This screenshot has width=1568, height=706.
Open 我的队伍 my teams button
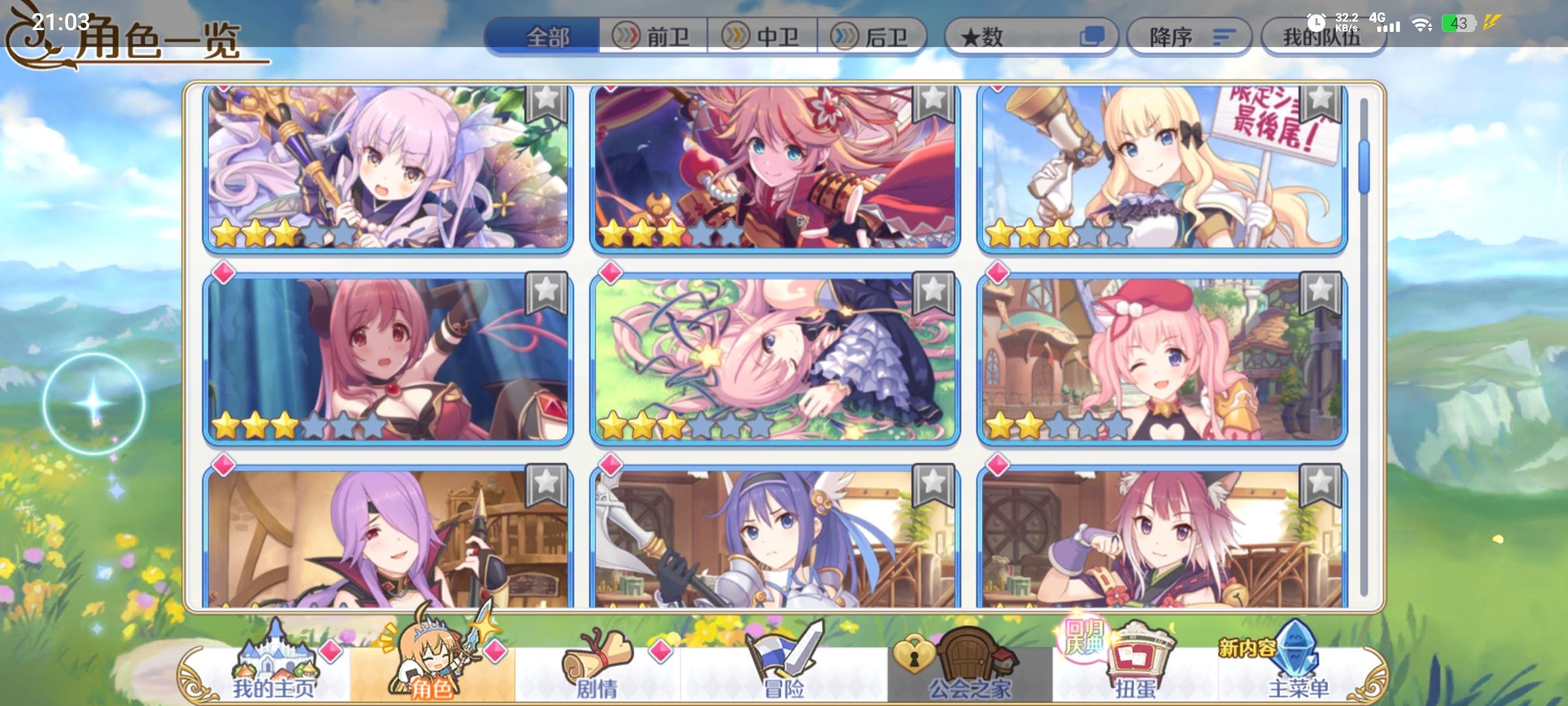coord(1323,37)
